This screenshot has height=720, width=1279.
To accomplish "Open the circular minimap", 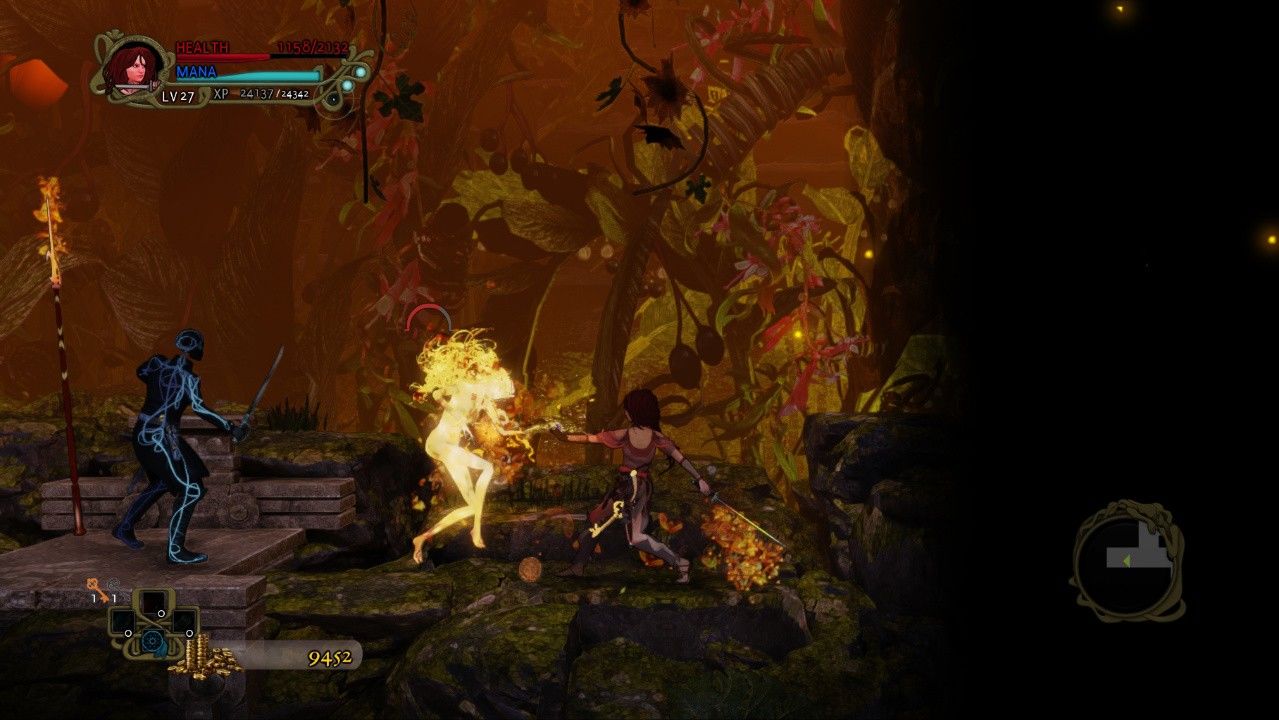I will point(1127,562).
